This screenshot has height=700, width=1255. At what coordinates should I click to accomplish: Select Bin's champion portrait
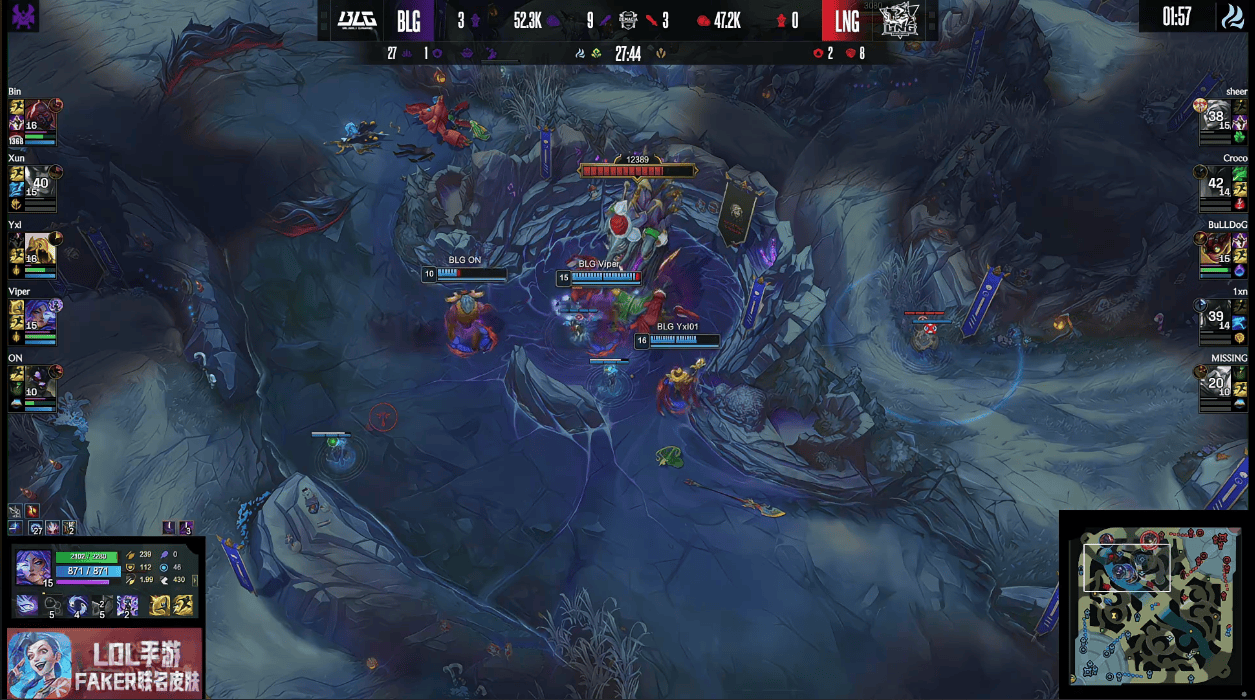click(x=40, y=117)
